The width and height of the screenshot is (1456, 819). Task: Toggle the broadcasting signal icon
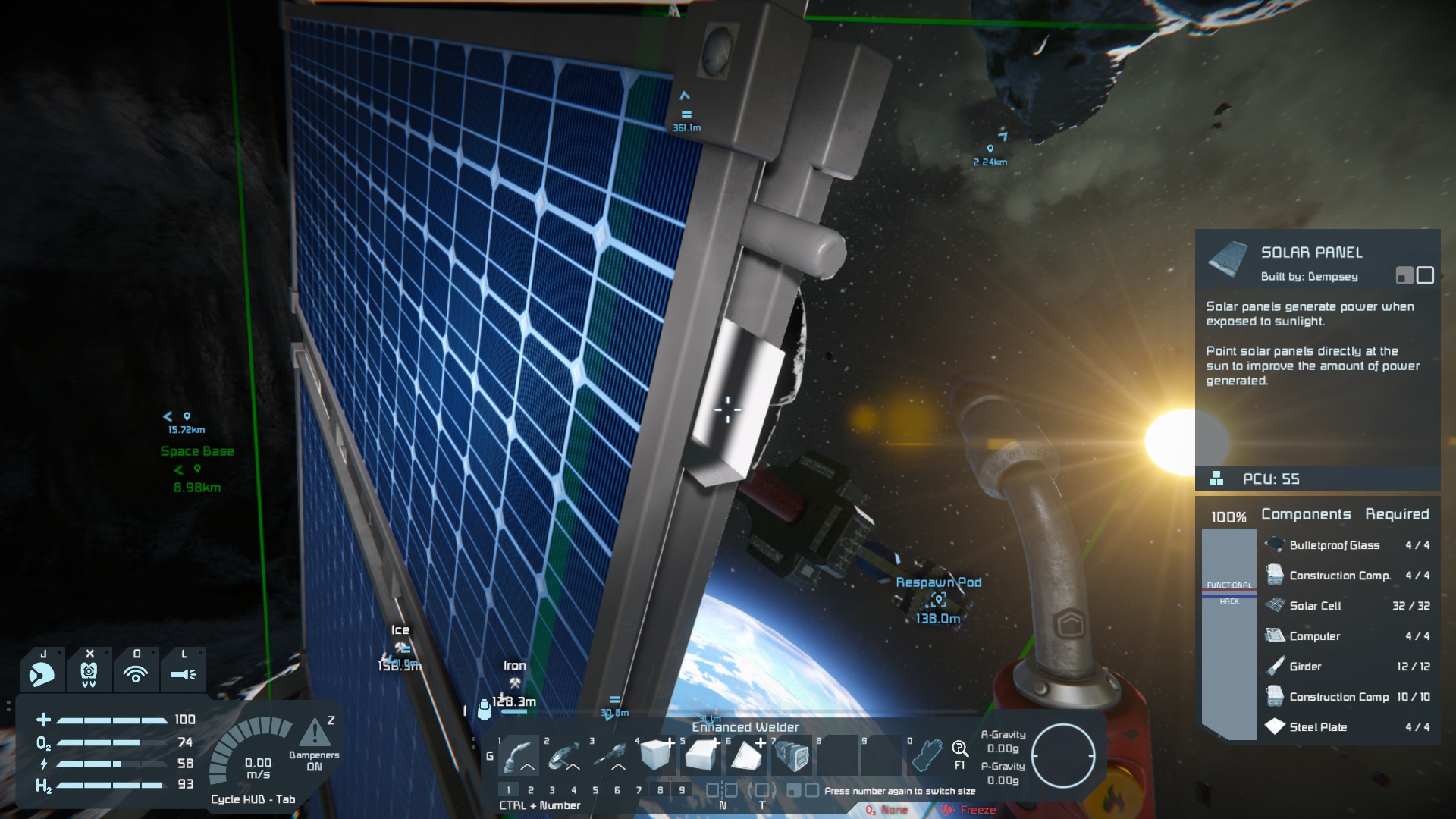[136, 673]
